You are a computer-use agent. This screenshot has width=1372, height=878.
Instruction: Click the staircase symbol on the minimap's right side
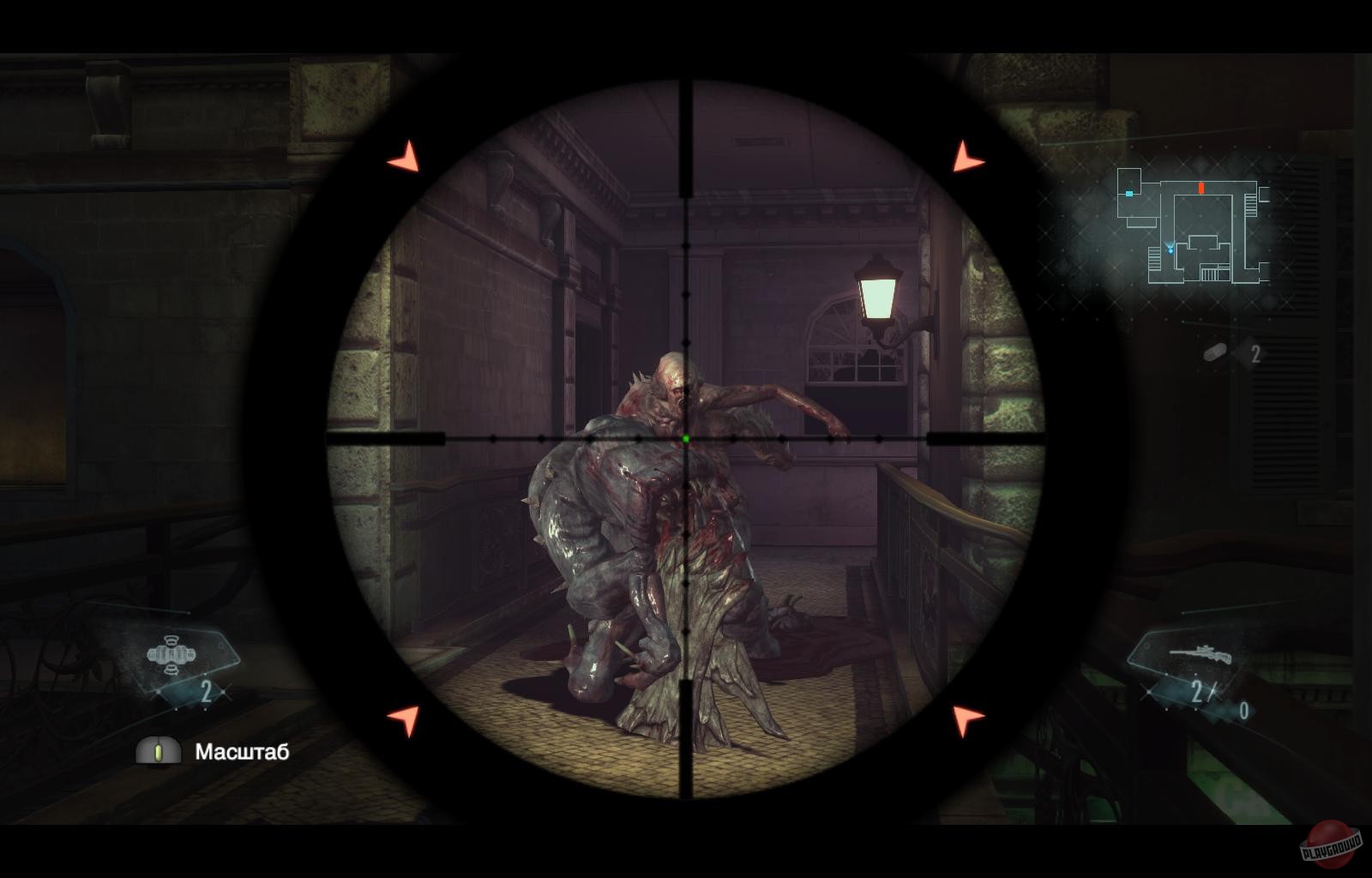pos(1251,205)
